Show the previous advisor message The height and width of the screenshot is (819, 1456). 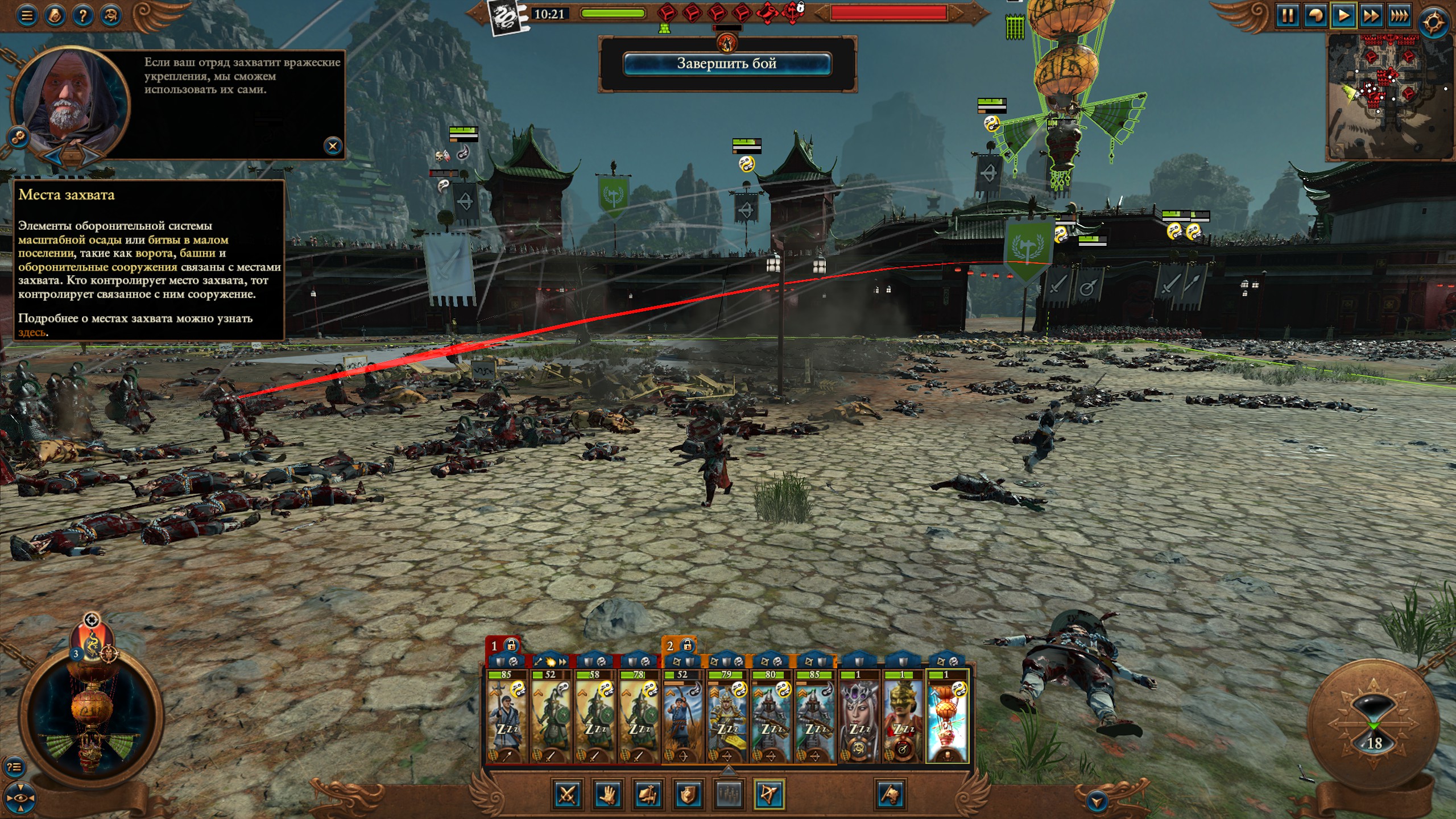(x=53, y=155)
